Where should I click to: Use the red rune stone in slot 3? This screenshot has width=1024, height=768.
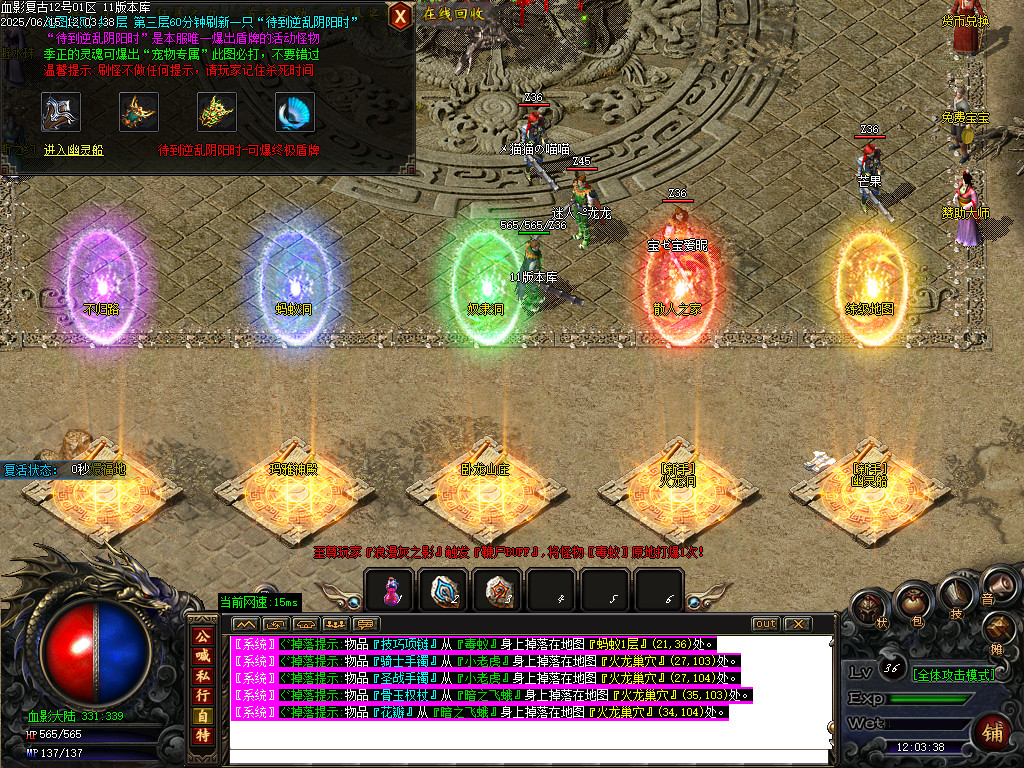[497, 591]
